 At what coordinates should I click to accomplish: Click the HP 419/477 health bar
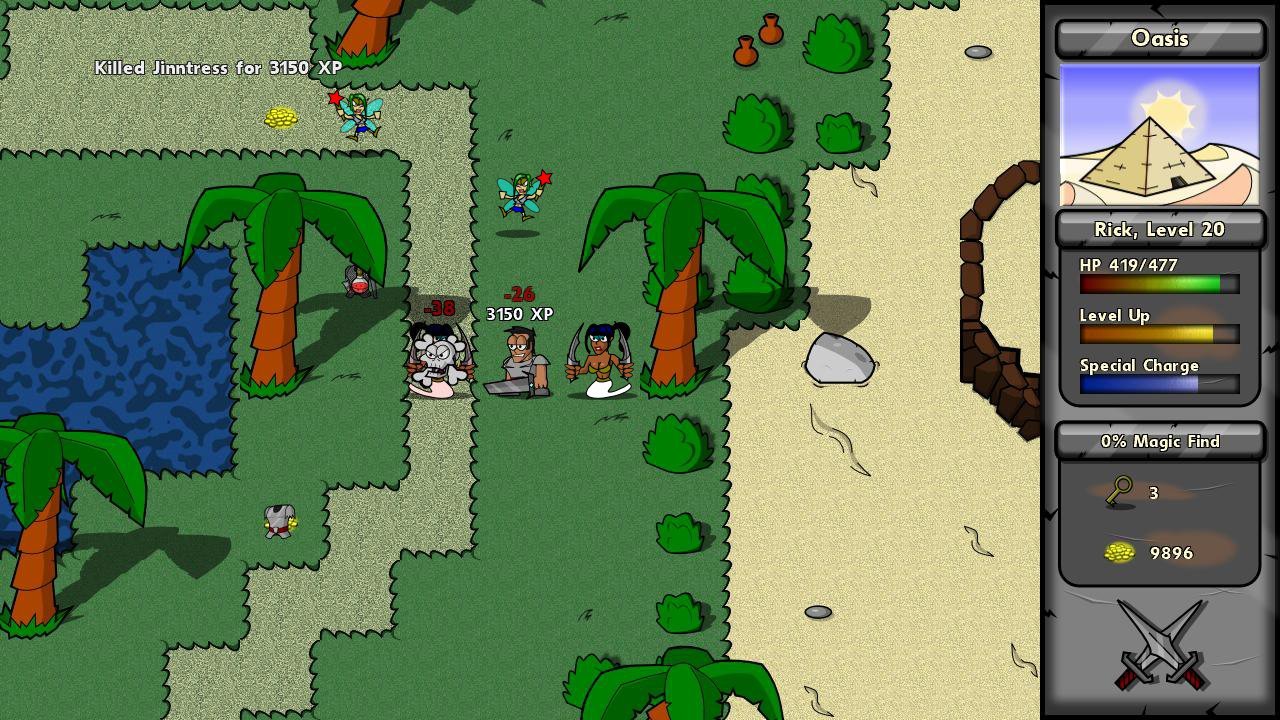(1158, 284)
